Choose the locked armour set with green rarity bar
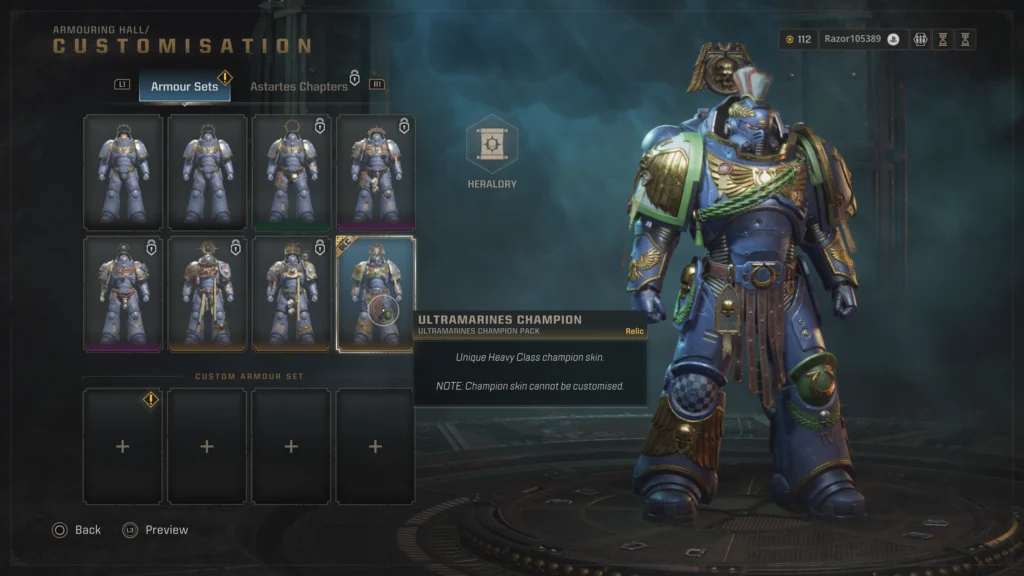The height and width of the screenshot is (576, 1024). coord(291,172)
